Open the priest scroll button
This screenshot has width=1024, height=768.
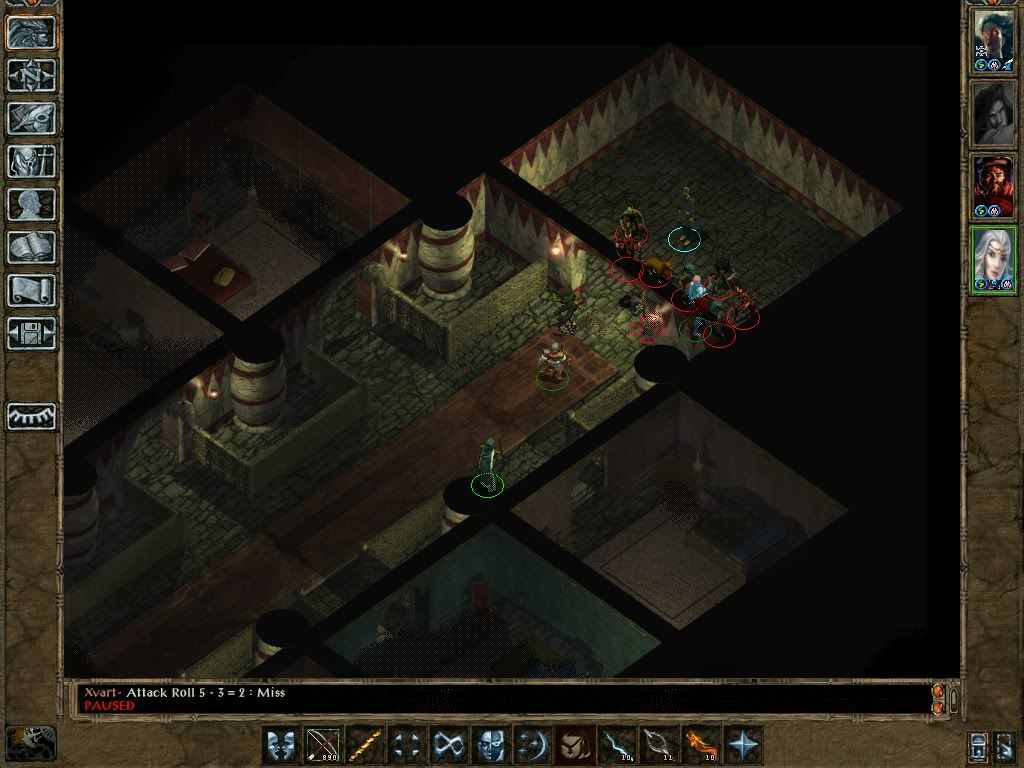coord(31,290)
